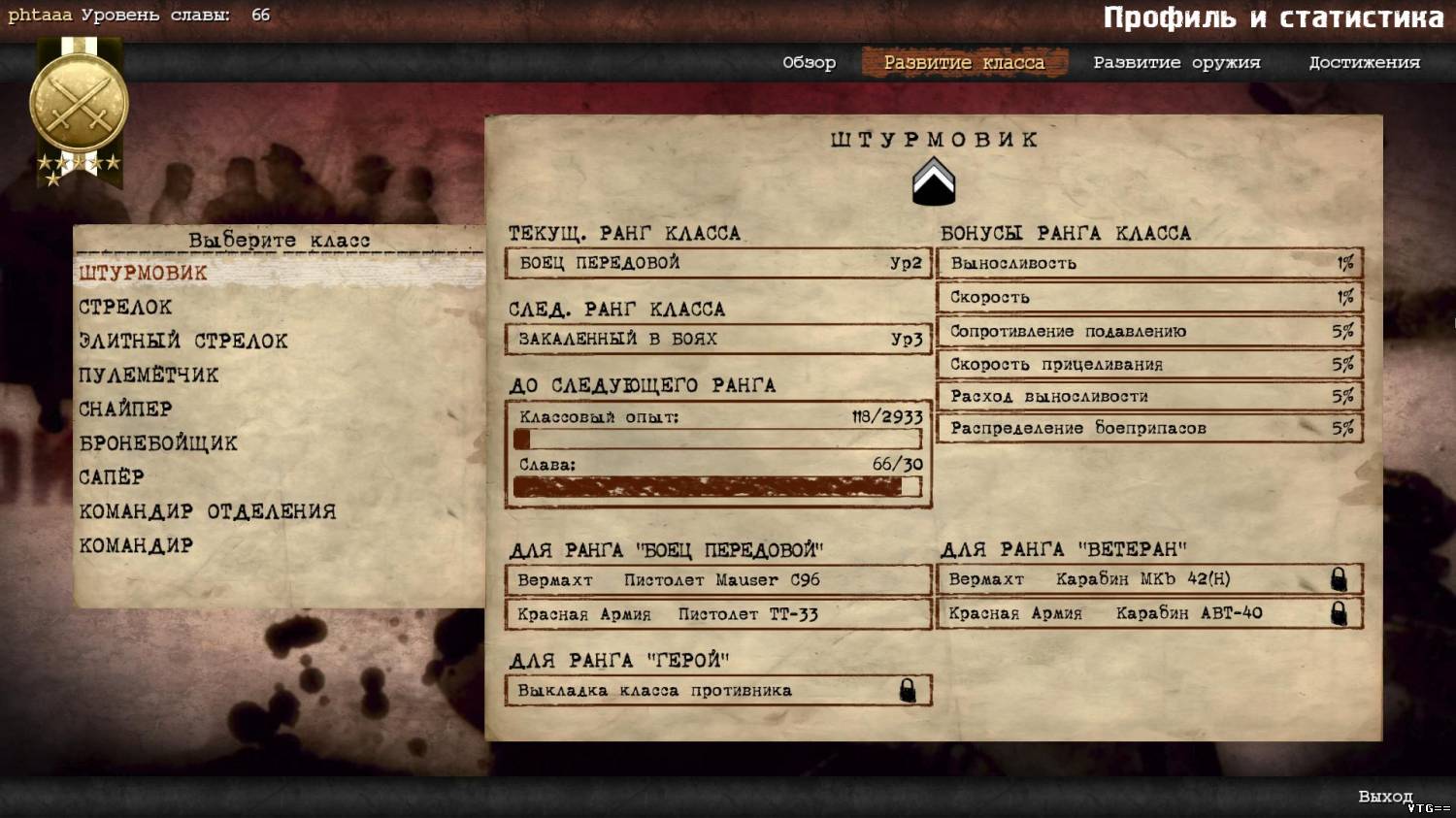Viewport: 1456px width, 818px height.
Task: Open the Бронебойщик class
Action: pos(158,443)
